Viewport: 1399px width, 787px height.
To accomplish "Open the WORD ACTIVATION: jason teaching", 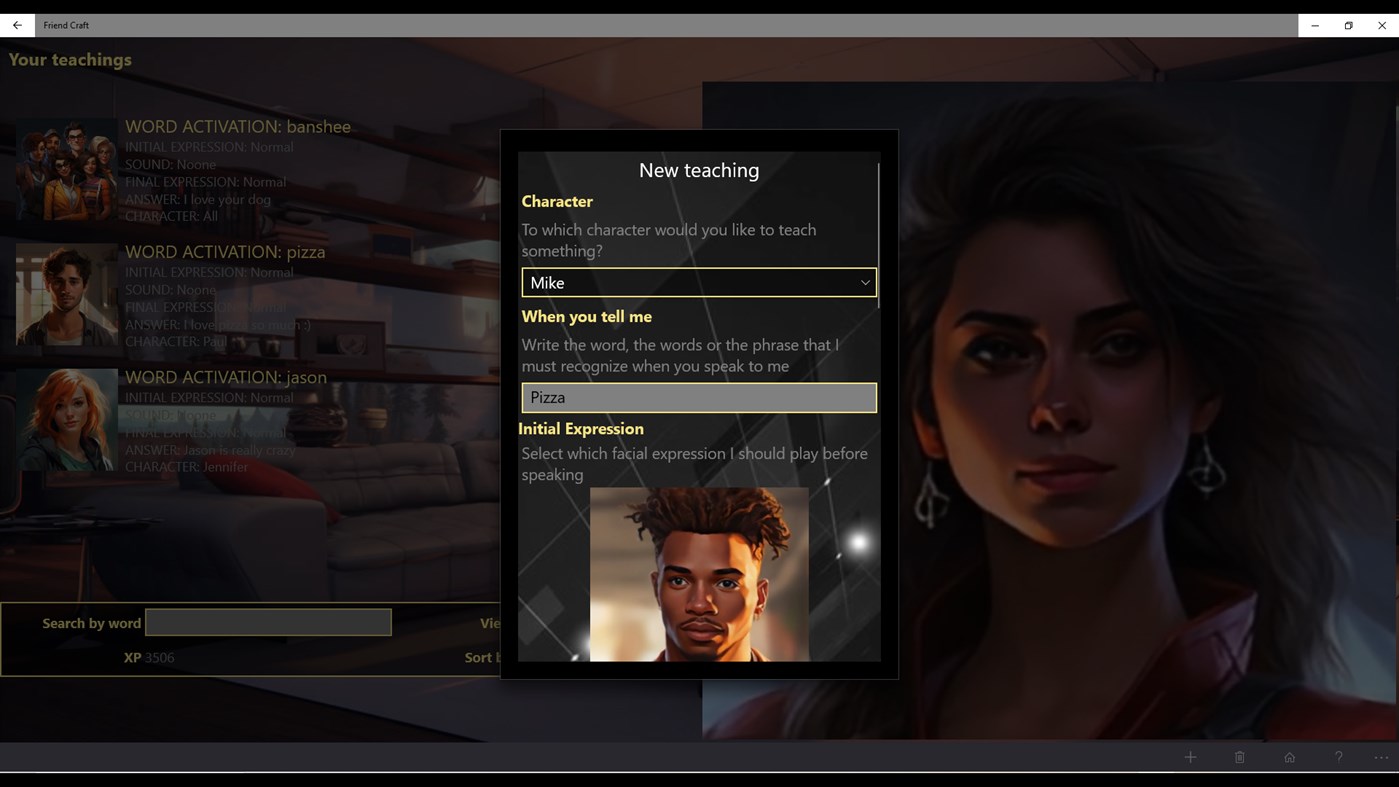I will tap(225, 377).
